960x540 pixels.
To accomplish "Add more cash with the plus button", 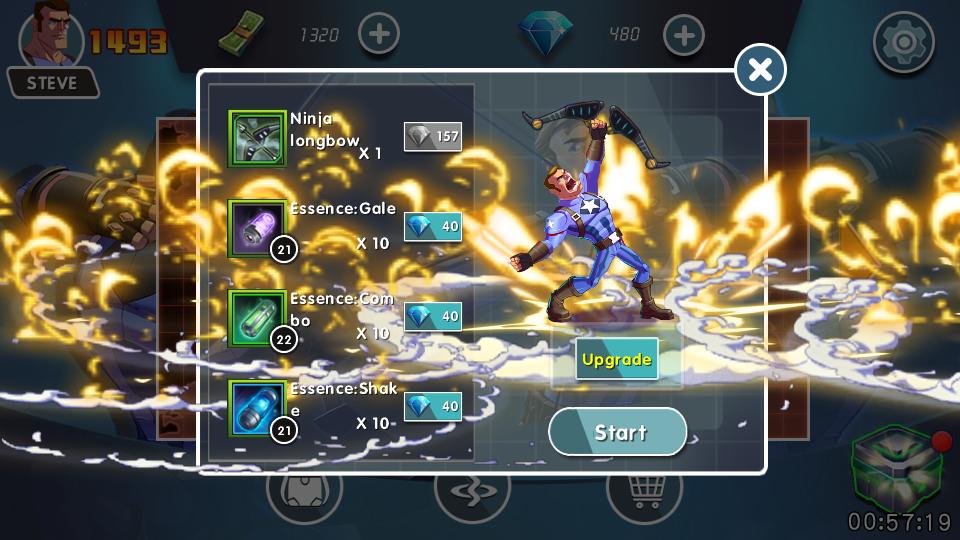I will [378, 35].
